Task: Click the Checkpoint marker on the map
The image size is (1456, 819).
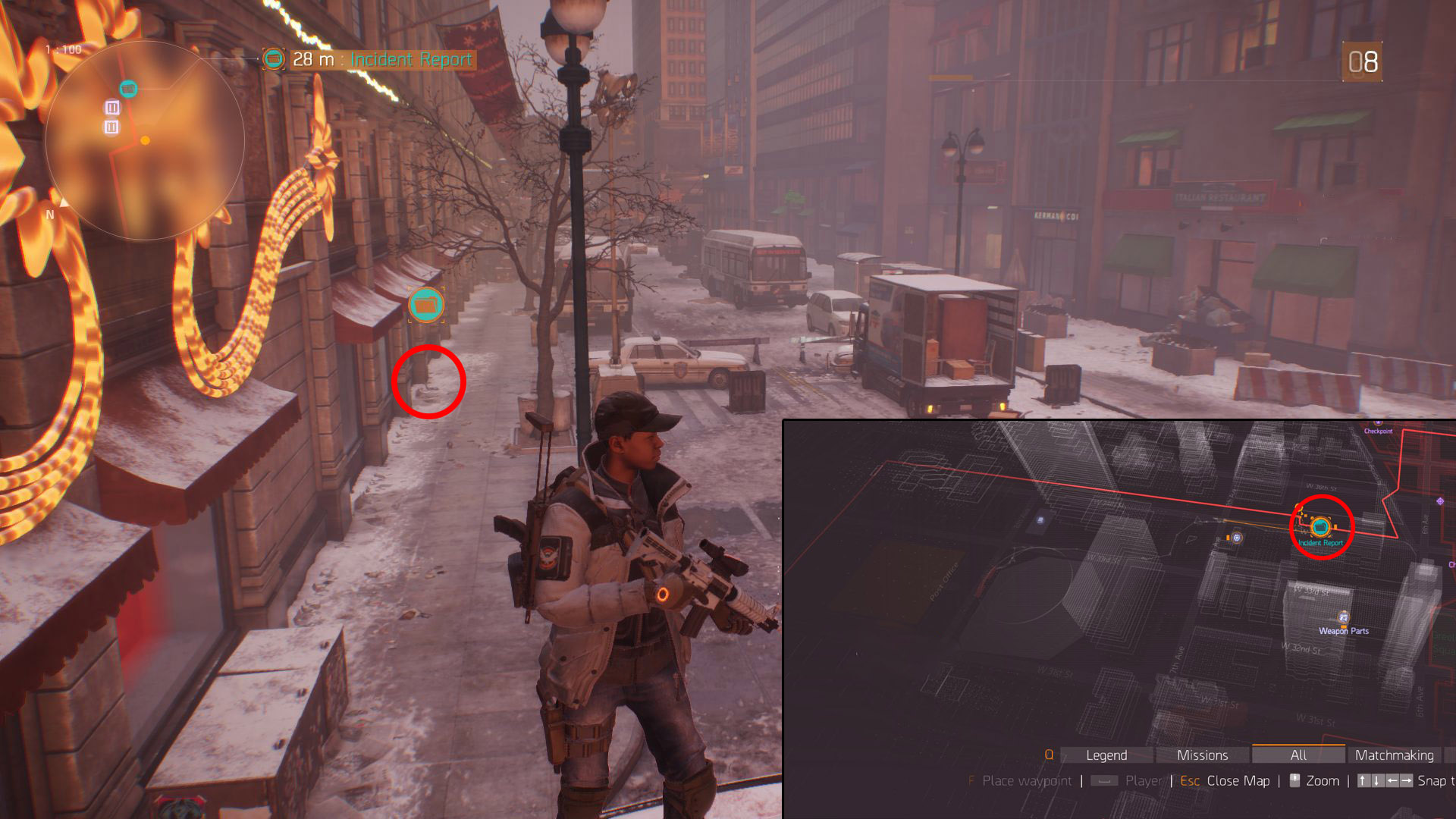Action: (1378, 423)
